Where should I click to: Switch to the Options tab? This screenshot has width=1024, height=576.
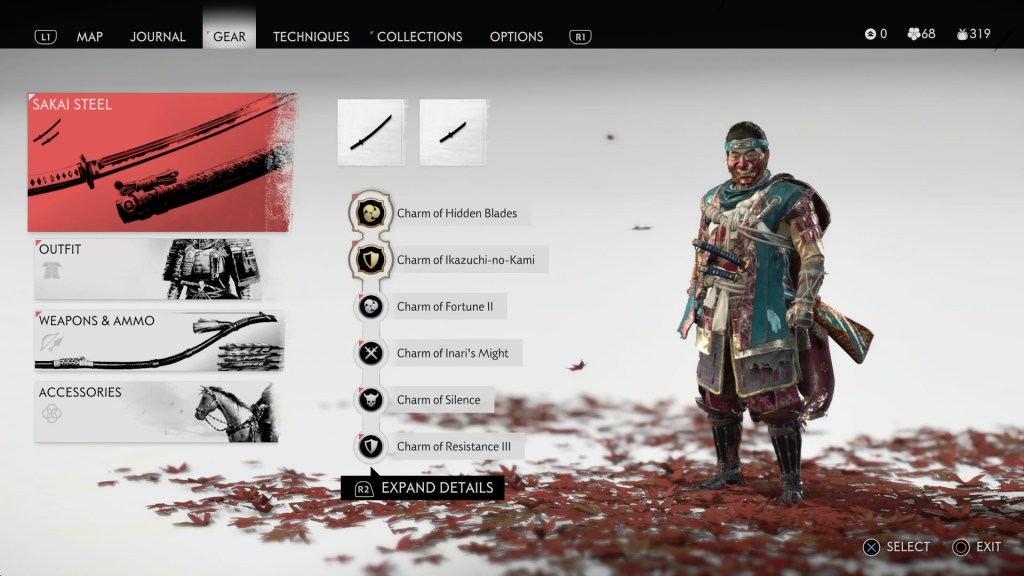[516, 37]
